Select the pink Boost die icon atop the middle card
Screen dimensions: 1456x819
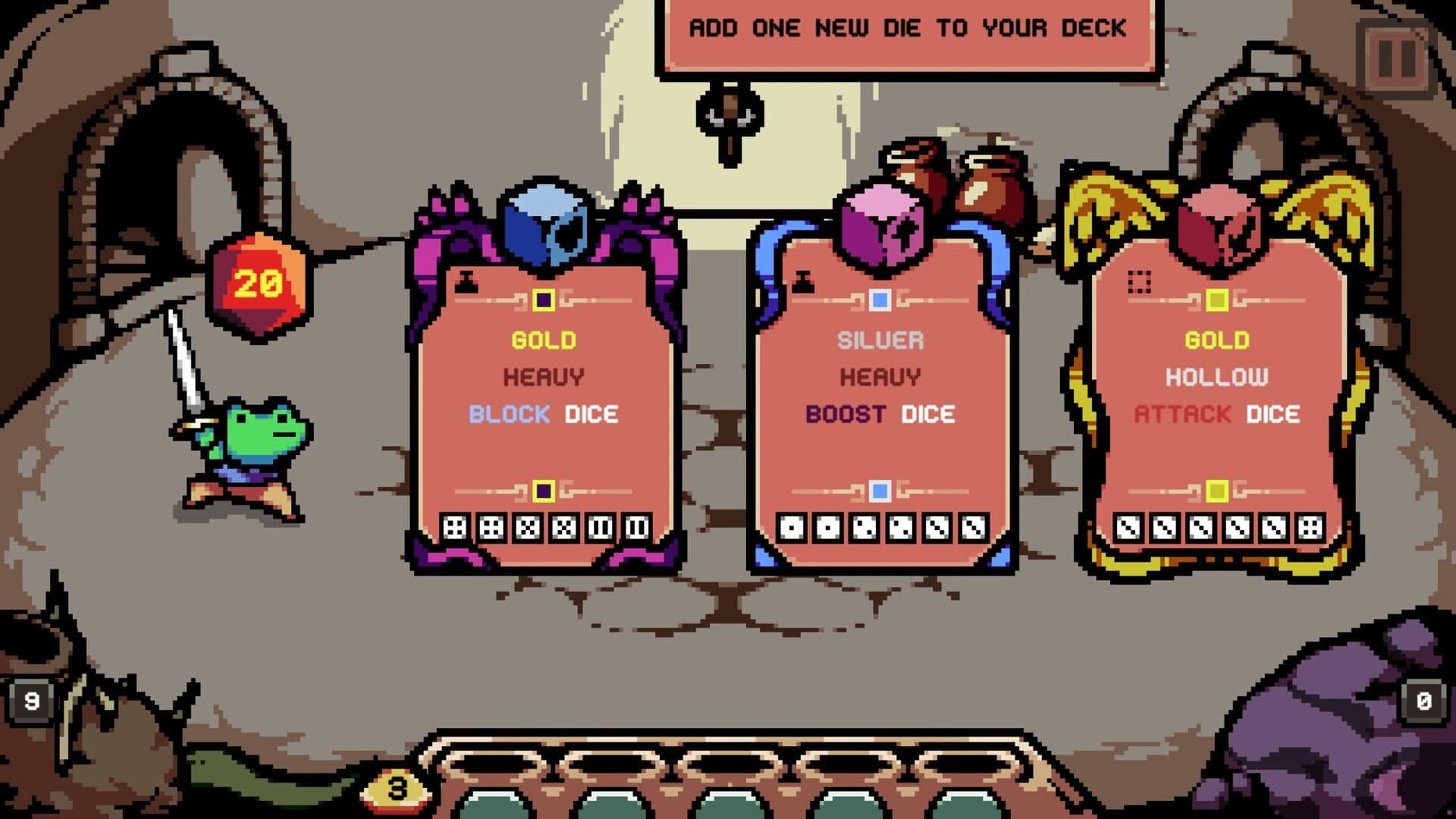(x=880, y=220)
